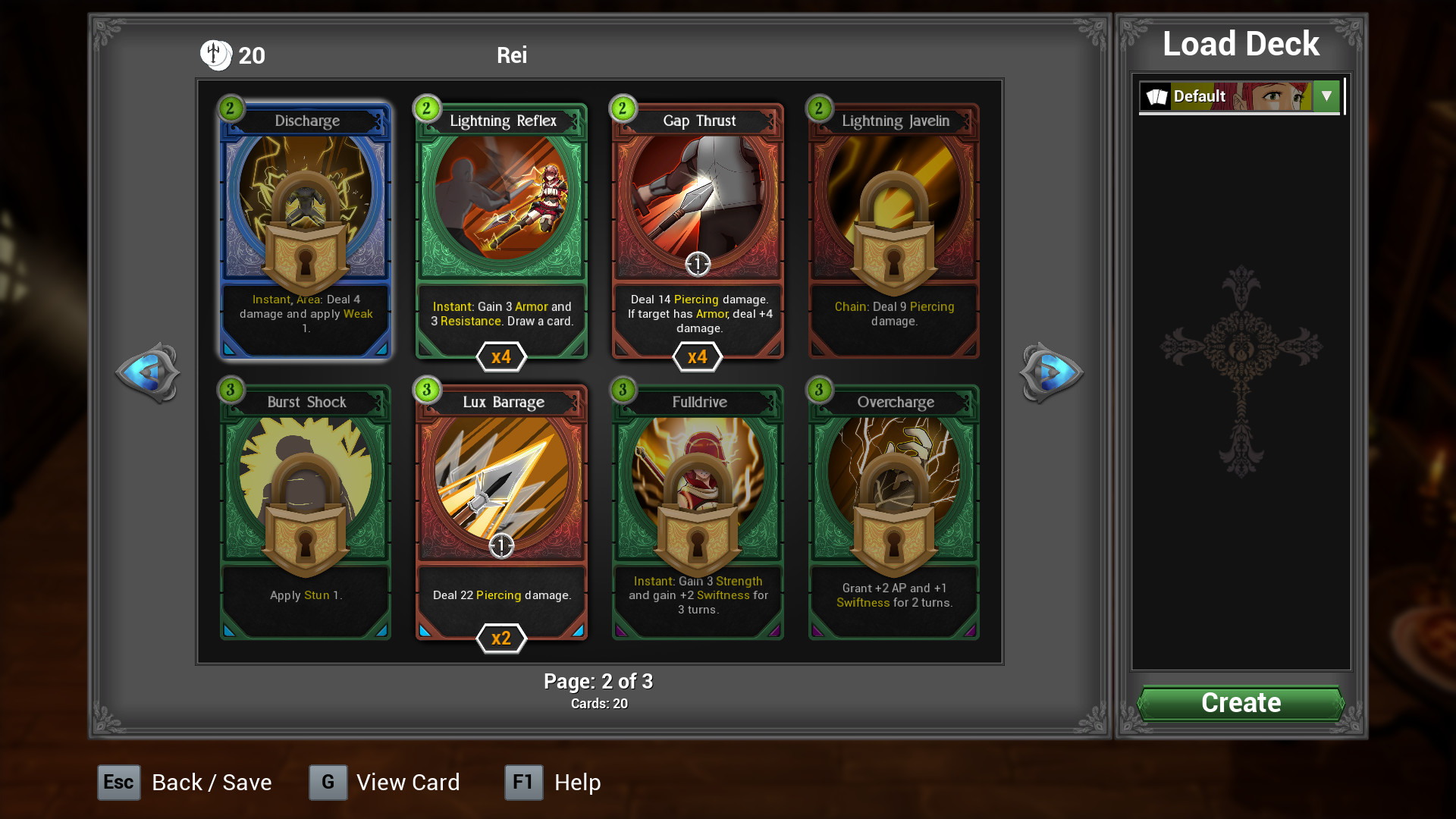Click the x4 badge under Lightning Reflex
The image size is (1456, 819).
pos(500,356)
